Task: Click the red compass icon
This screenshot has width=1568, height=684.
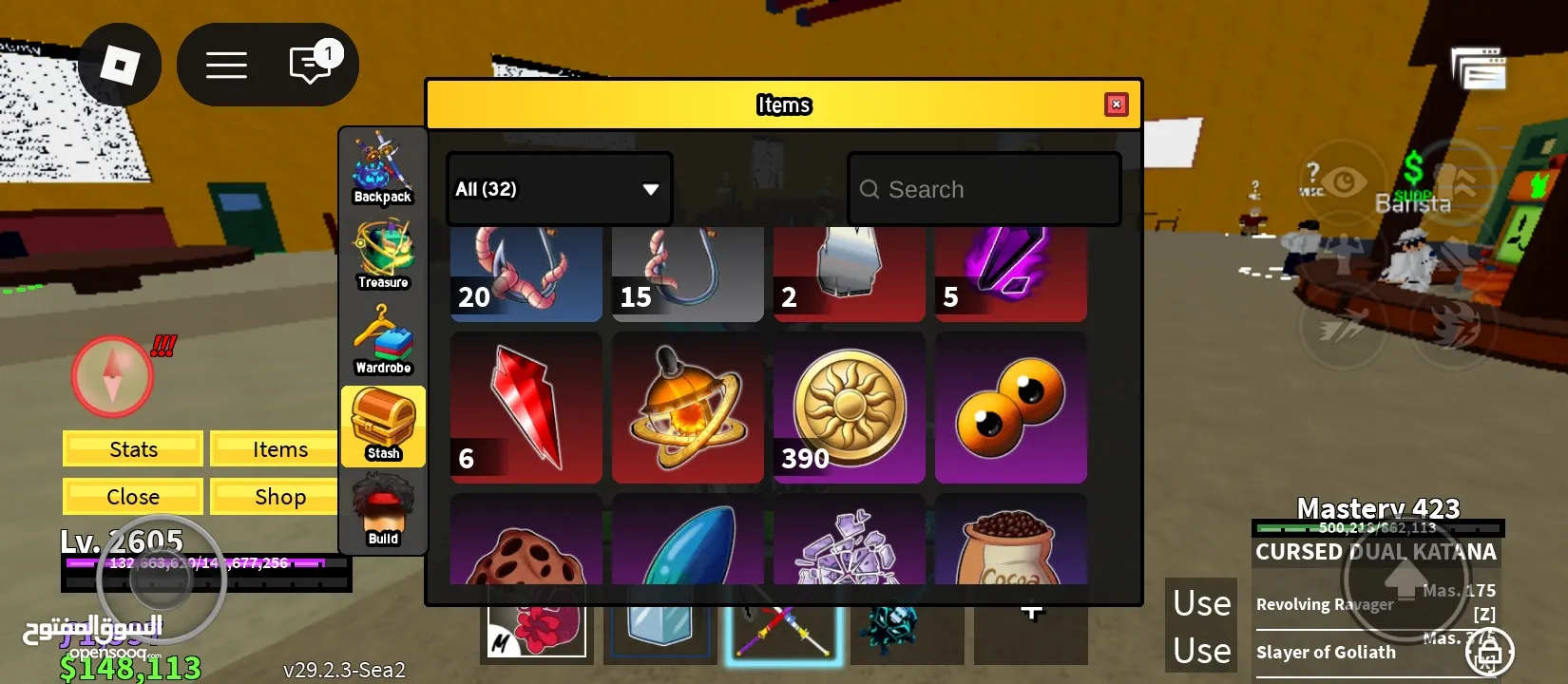Action: [112, 377]
